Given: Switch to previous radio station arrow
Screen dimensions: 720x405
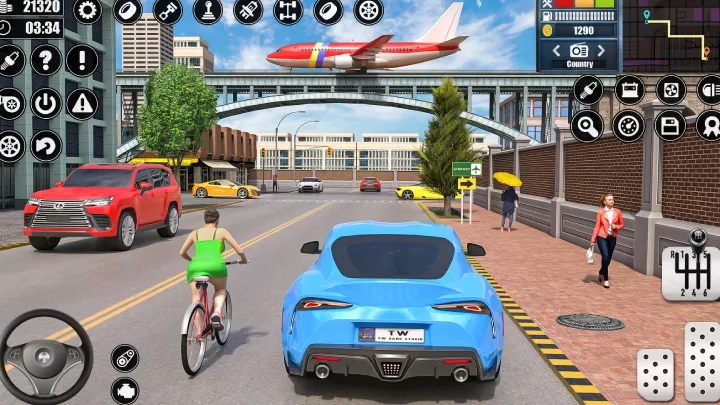Looking at the screenshot, I should point(555,49).
